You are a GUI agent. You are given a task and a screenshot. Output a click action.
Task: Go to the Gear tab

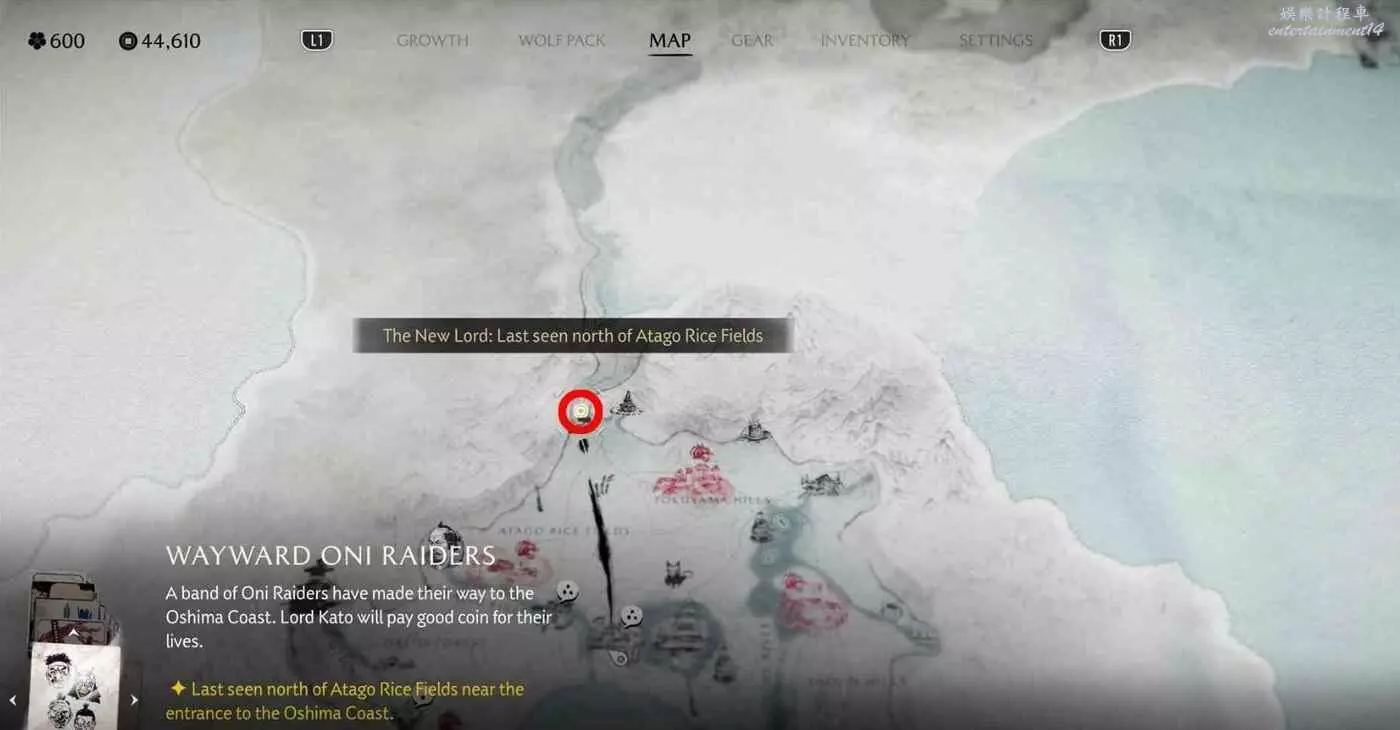tap(752, 41)
